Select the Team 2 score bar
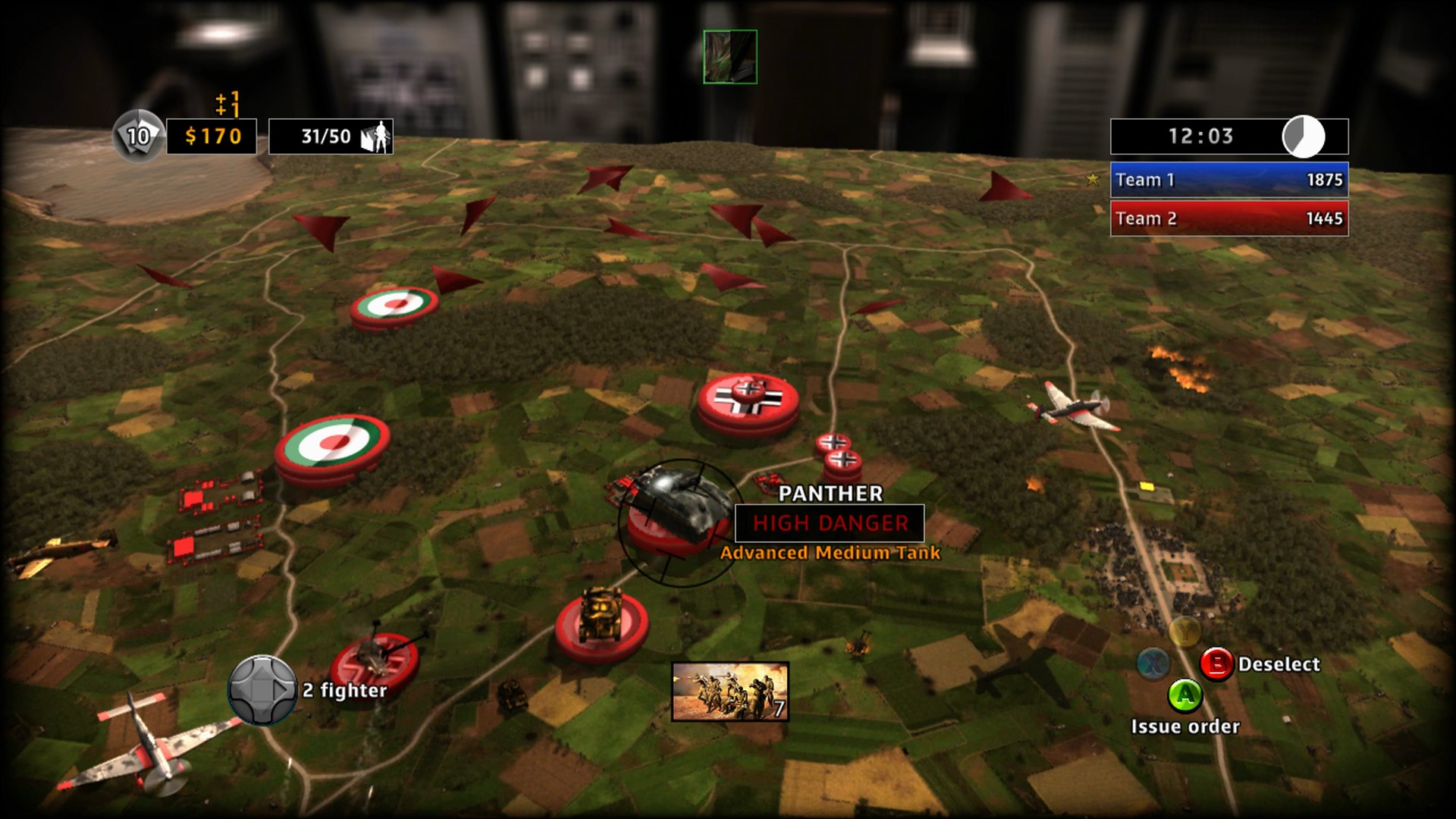The width and height of the screenshot is (1456, 819). (x=1228, y=218)
